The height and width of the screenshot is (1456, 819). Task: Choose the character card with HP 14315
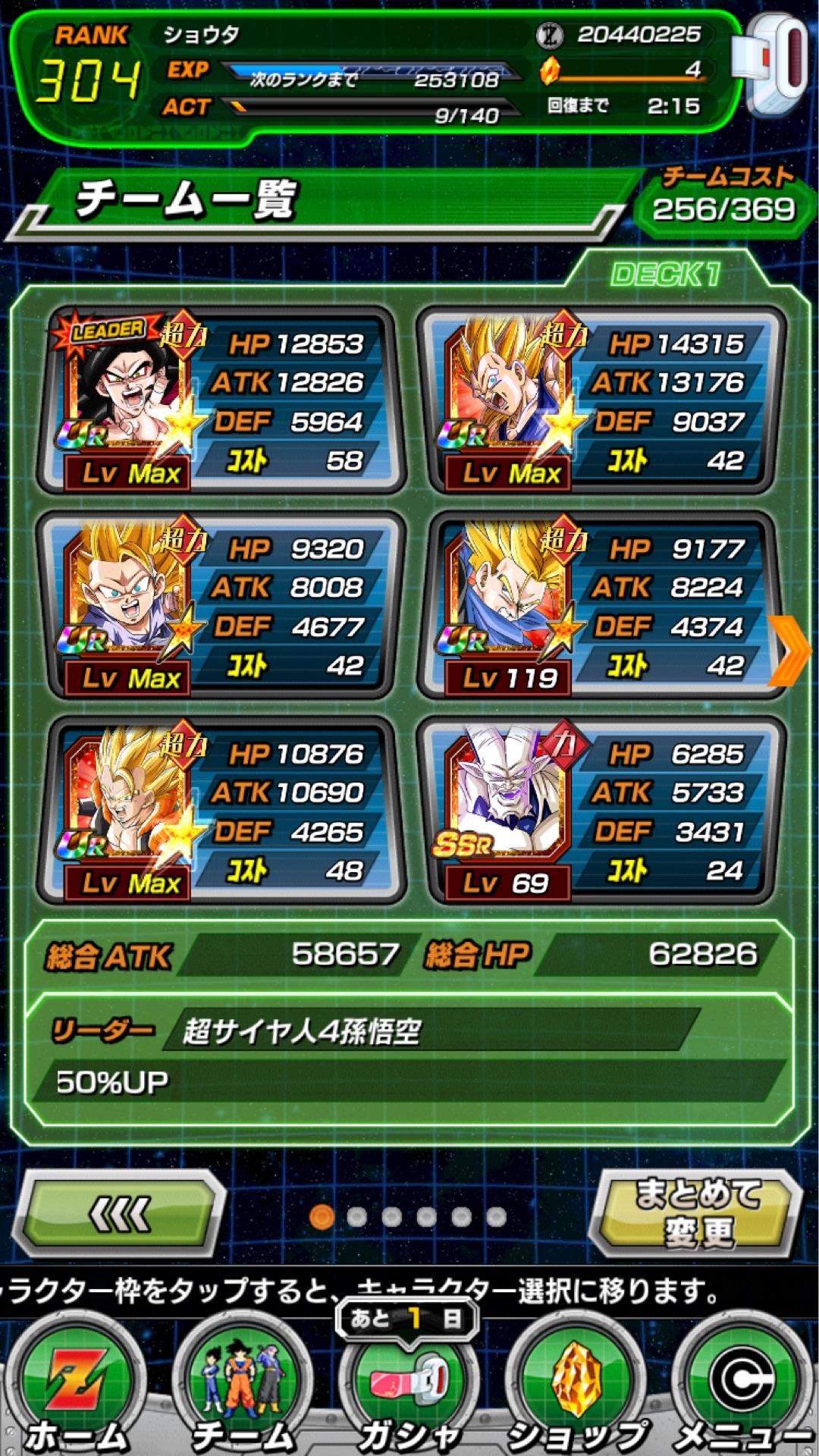[x=601, y=400]
